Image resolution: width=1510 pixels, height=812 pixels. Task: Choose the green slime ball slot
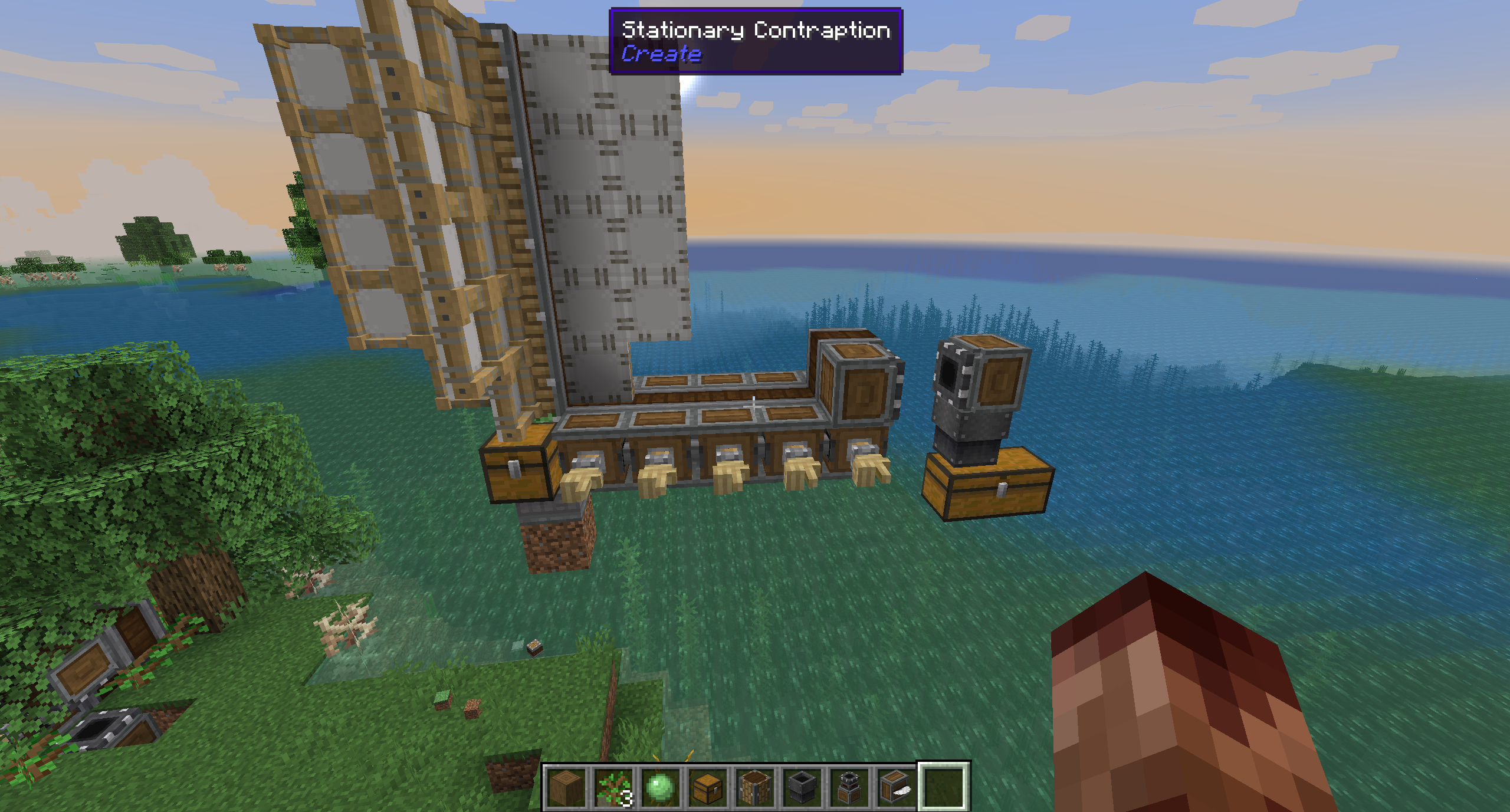pos(660,788)
